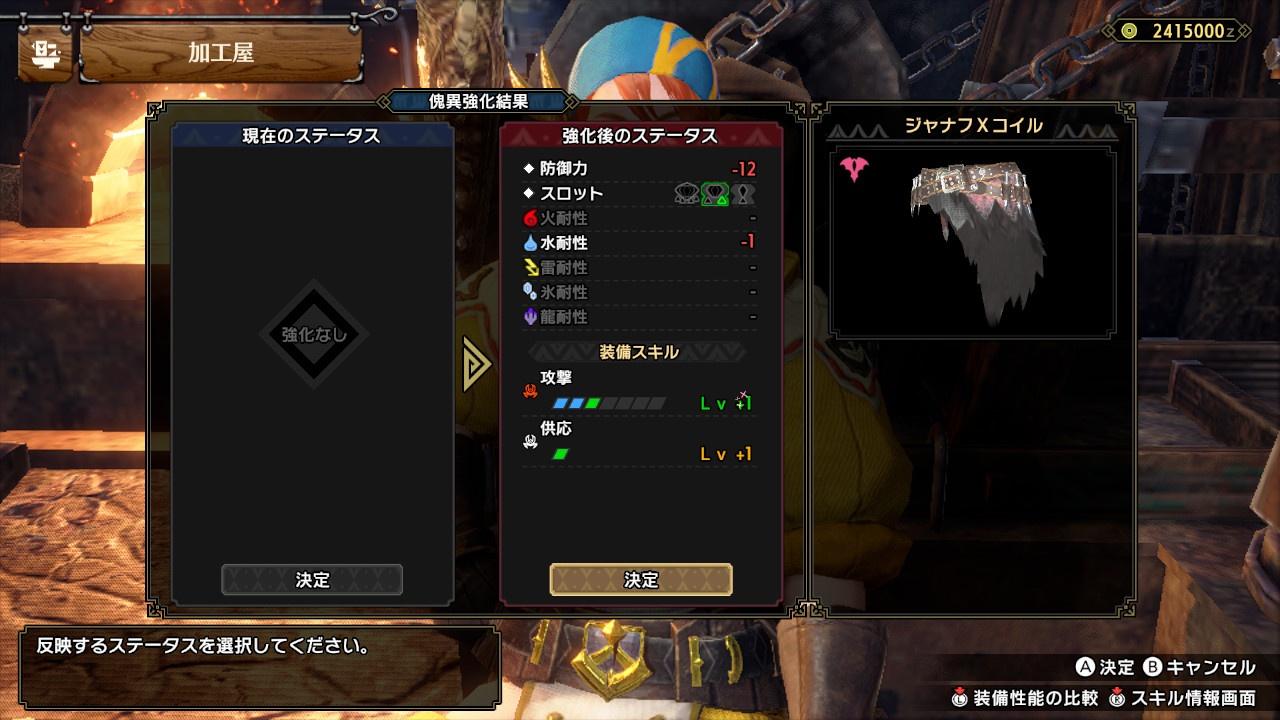Select the 供応 skill row
This screenshot has height=720, width=1280.
coord(640,443)
